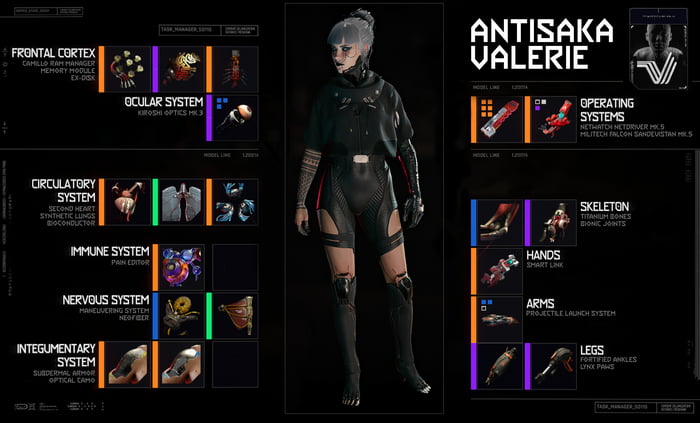This screenshot has height=423, width=700.
Task: Select the Camillo RAM Manager cortex slot
Action: click(x=128, y=69)
